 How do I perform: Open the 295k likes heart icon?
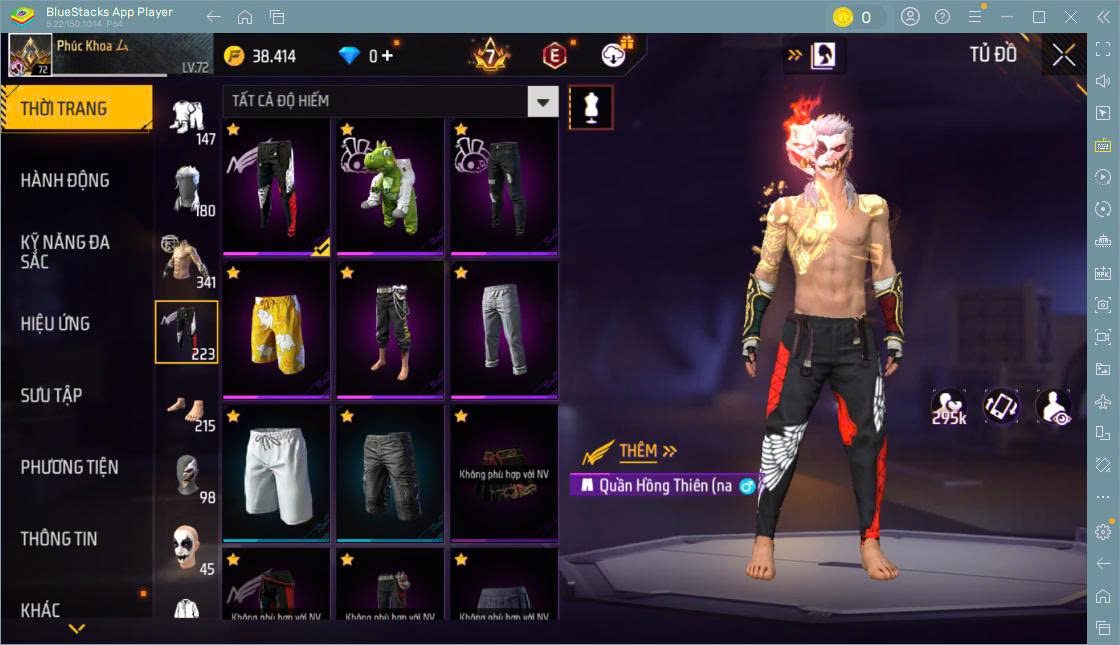[x=948, y=406]
